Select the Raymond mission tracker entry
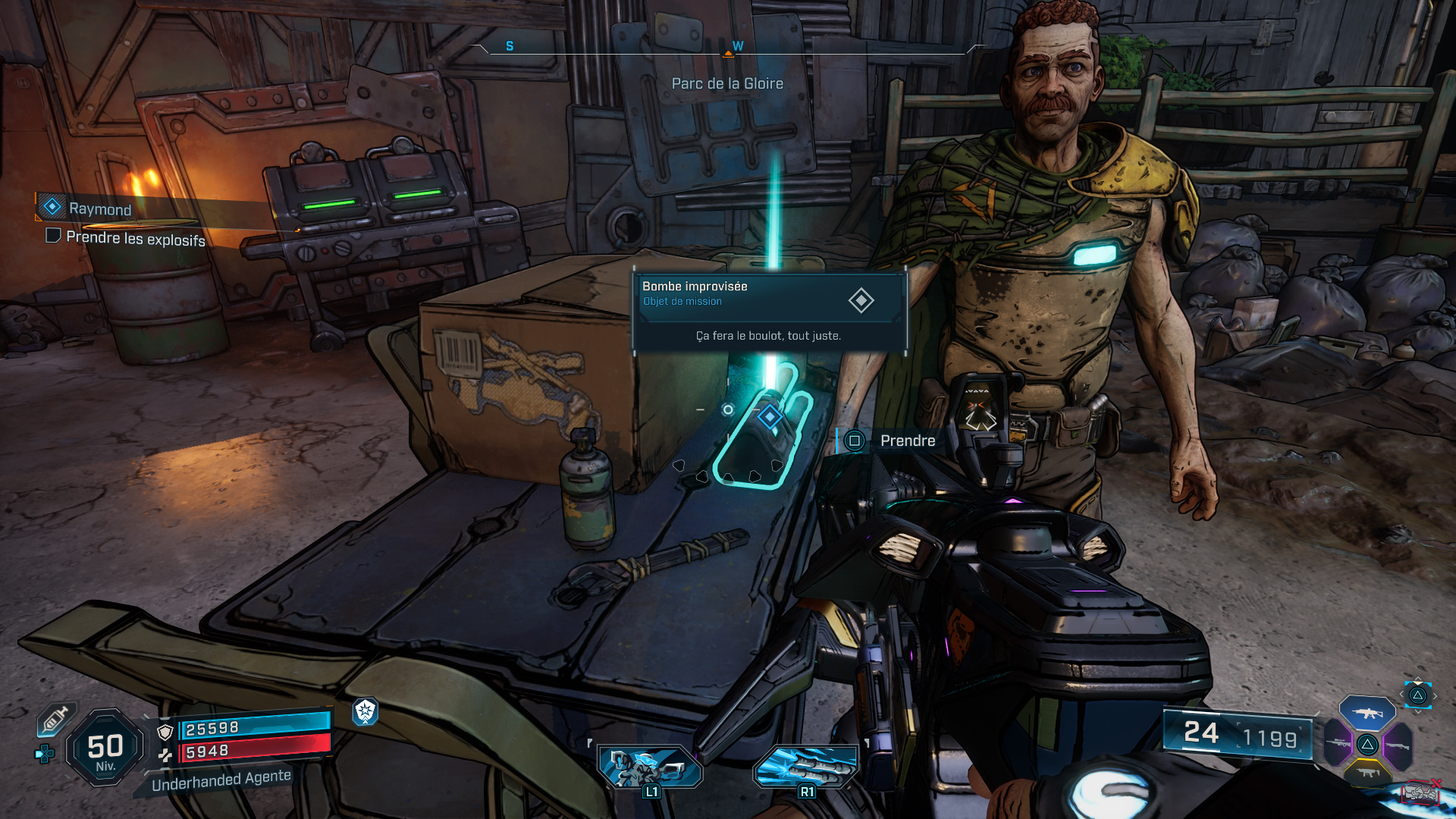 pos(99,209)
